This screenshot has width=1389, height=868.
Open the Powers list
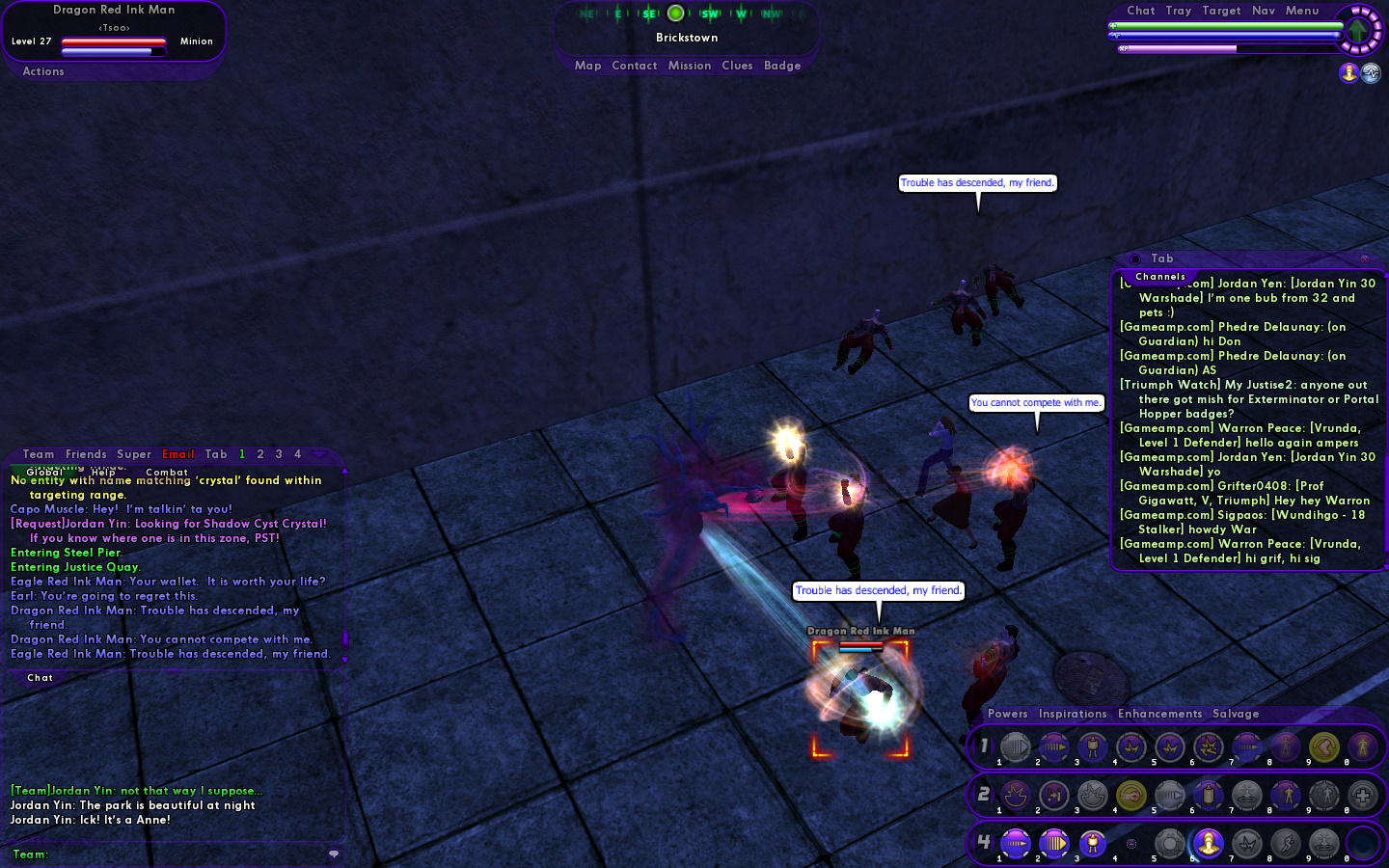click(1007, 714)
